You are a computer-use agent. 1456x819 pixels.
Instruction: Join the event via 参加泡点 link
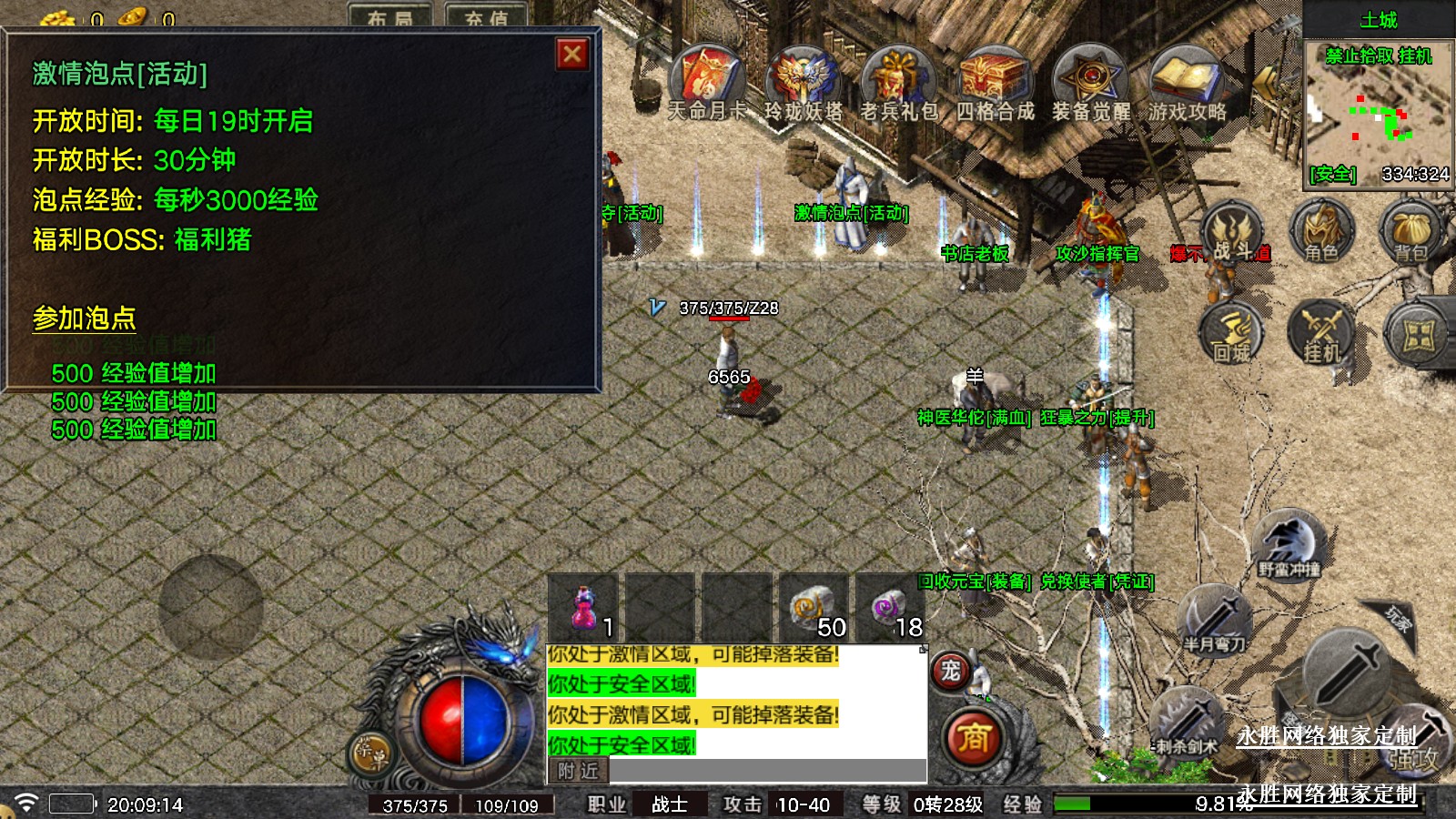(84, 318)
